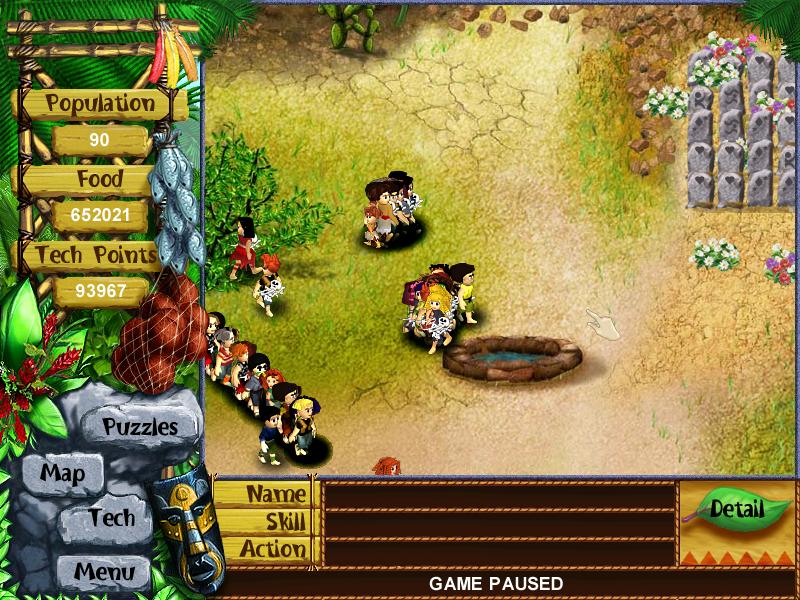The height and width of the screenshot is (600, 800).
Task: Show the Tech upgrades screen
Action: tap(110, 517)
